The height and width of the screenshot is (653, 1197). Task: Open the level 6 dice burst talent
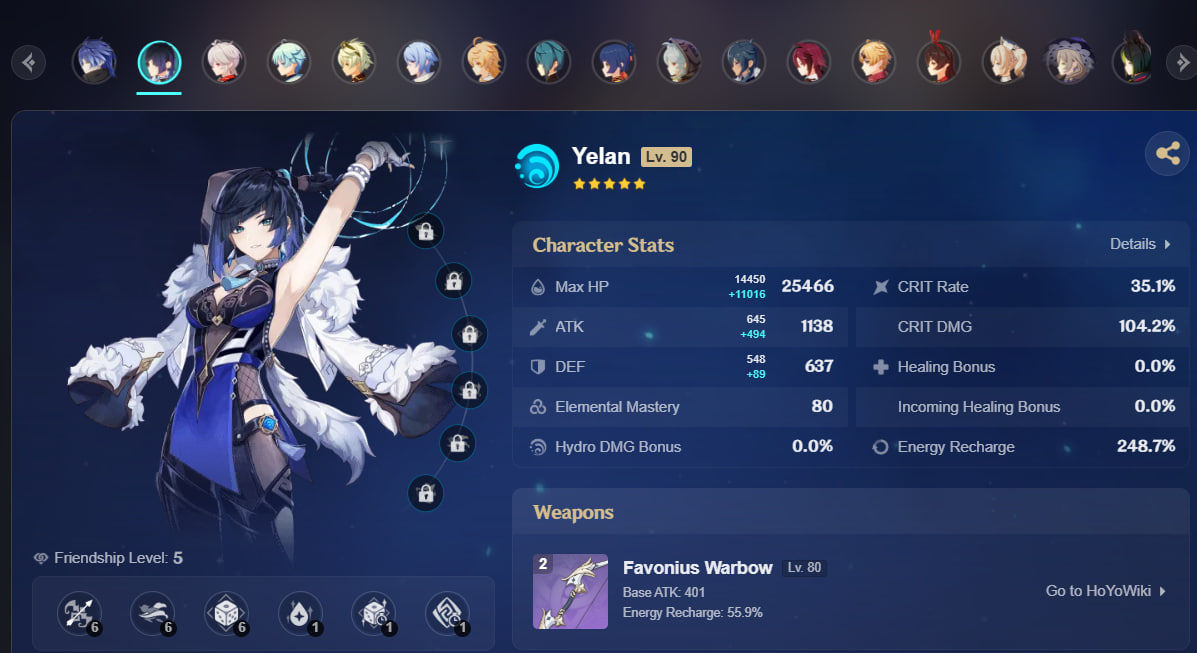click(x=226, y=614)
